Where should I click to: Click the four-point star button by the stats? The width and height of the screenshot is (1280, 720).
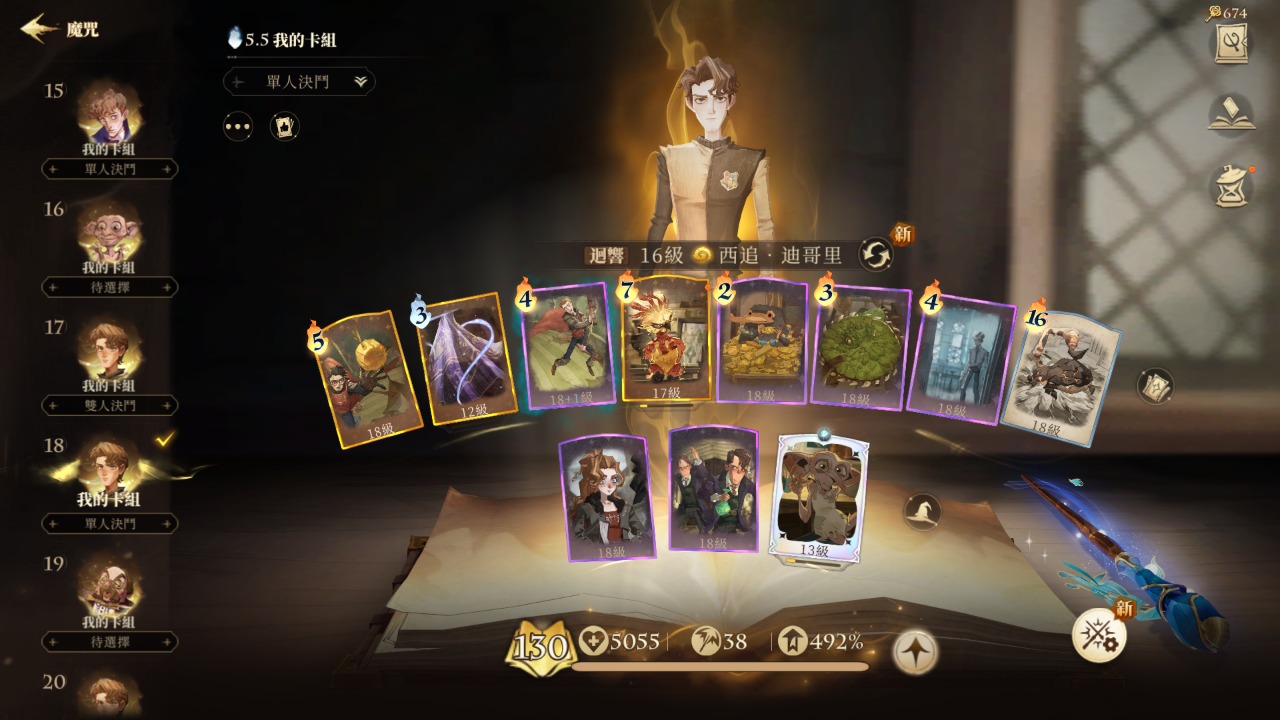[915, 651]
